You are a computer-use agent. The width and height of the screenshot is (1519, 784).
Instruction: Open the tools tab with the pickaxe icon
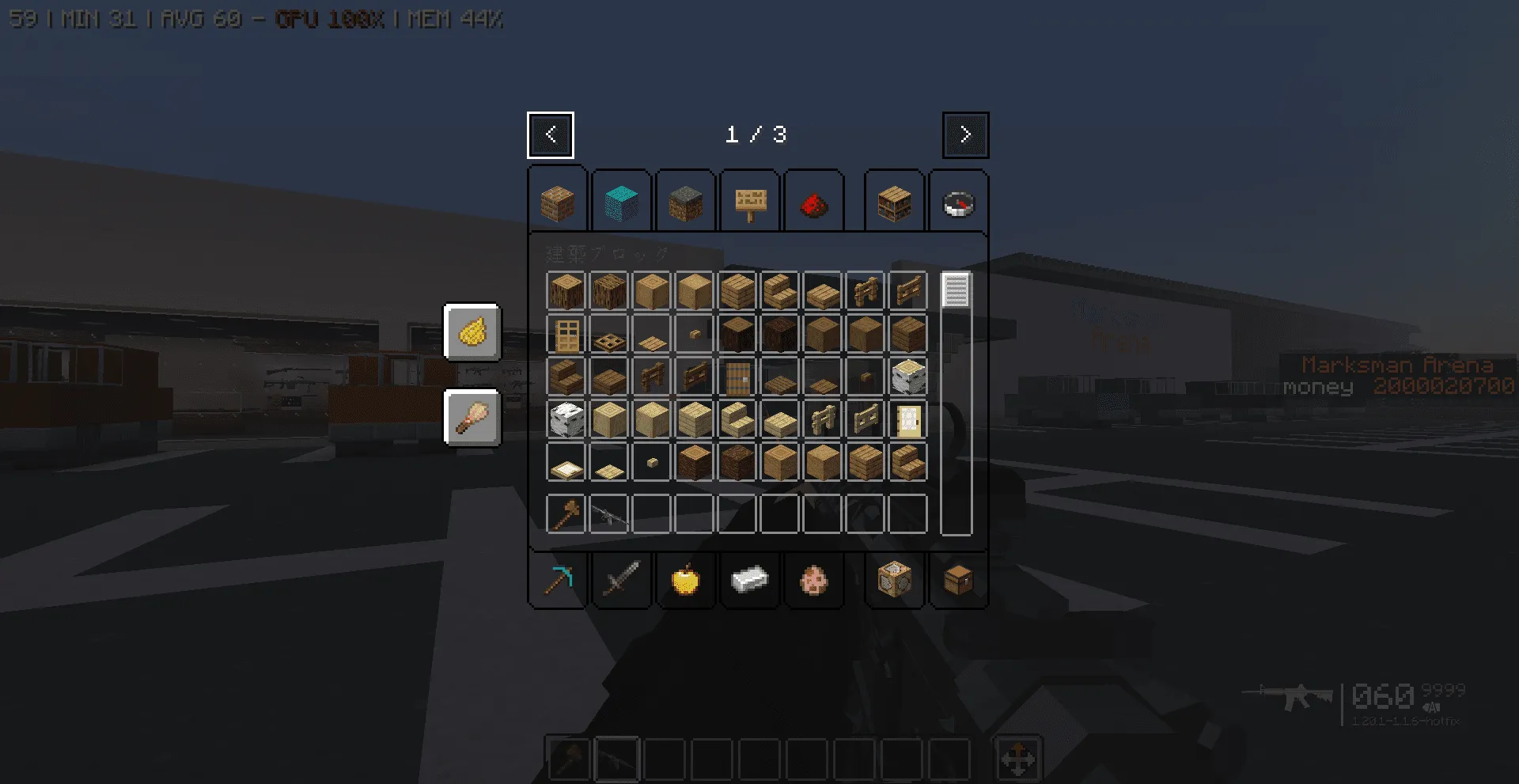pos(557,581)
